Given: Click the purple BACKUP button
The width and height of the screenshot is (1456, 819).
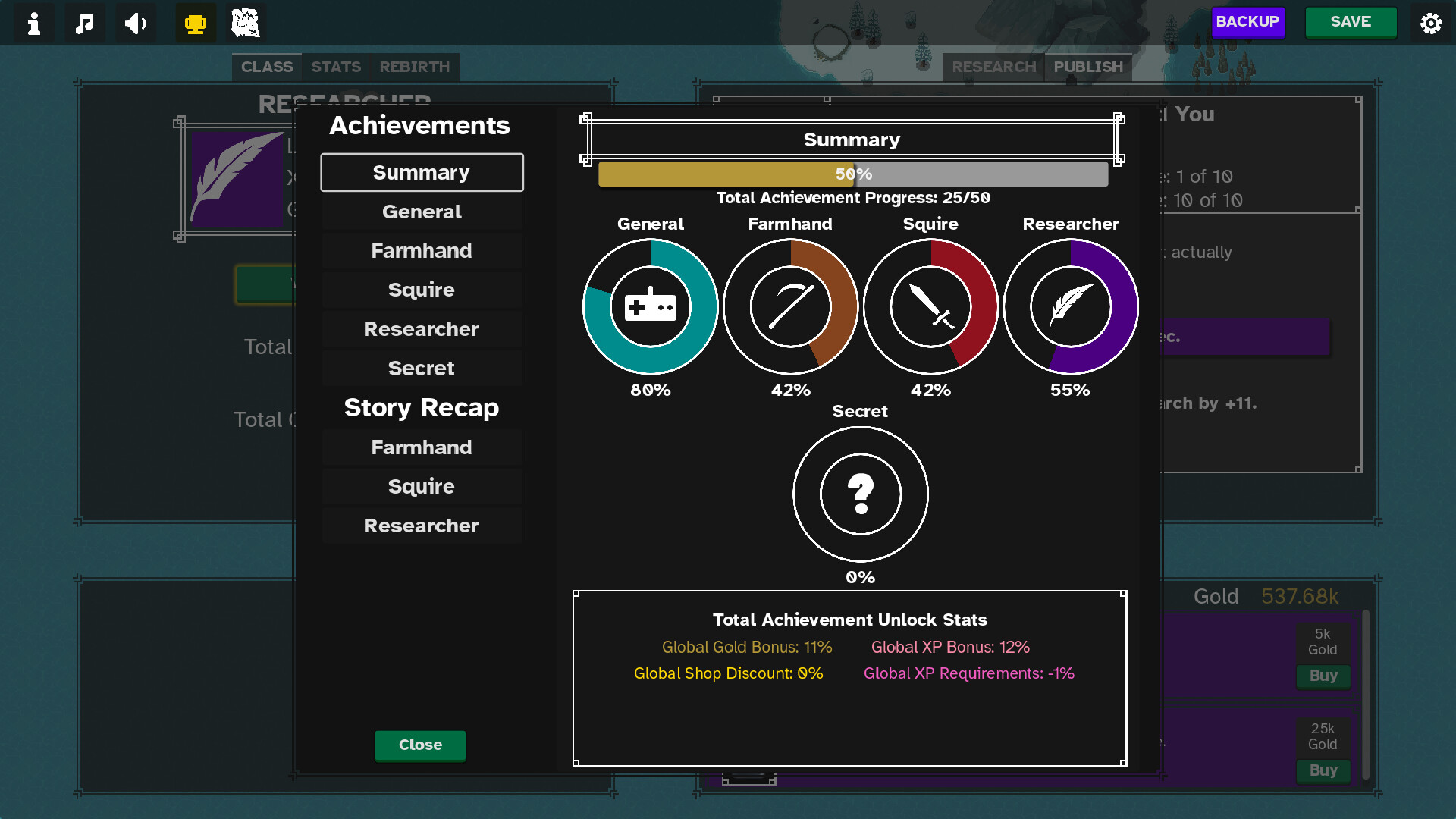Looking at the screenshot, I should (x=1247, y=22).
